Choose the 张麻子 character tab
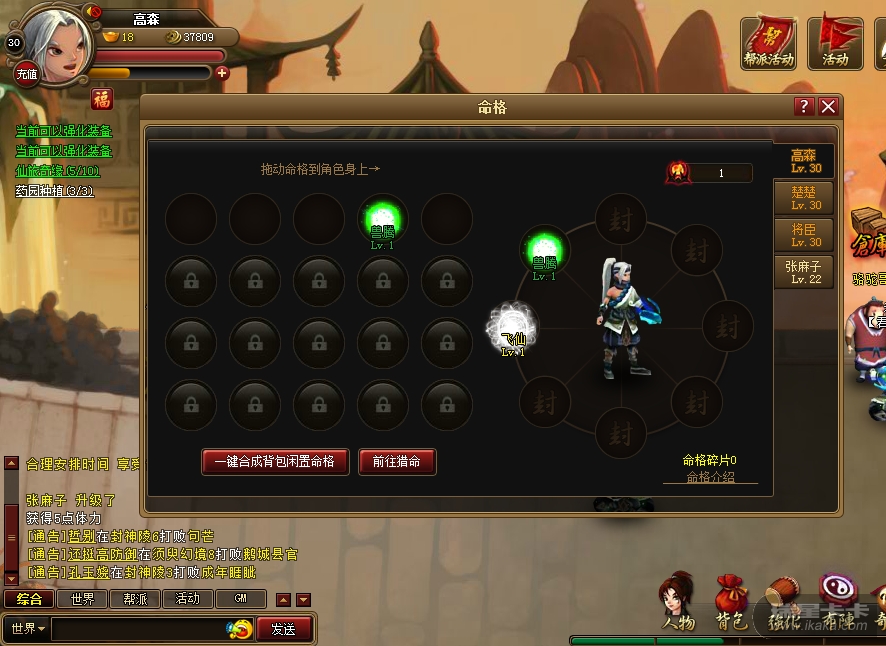This screenshot has height=646, width=886. (804, 272)
